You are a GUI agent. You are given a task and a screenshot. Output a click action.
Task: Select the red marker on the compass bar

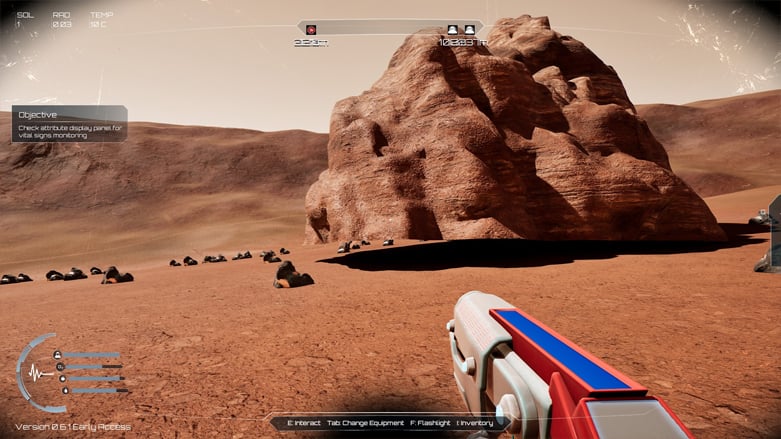click(311, 30)
